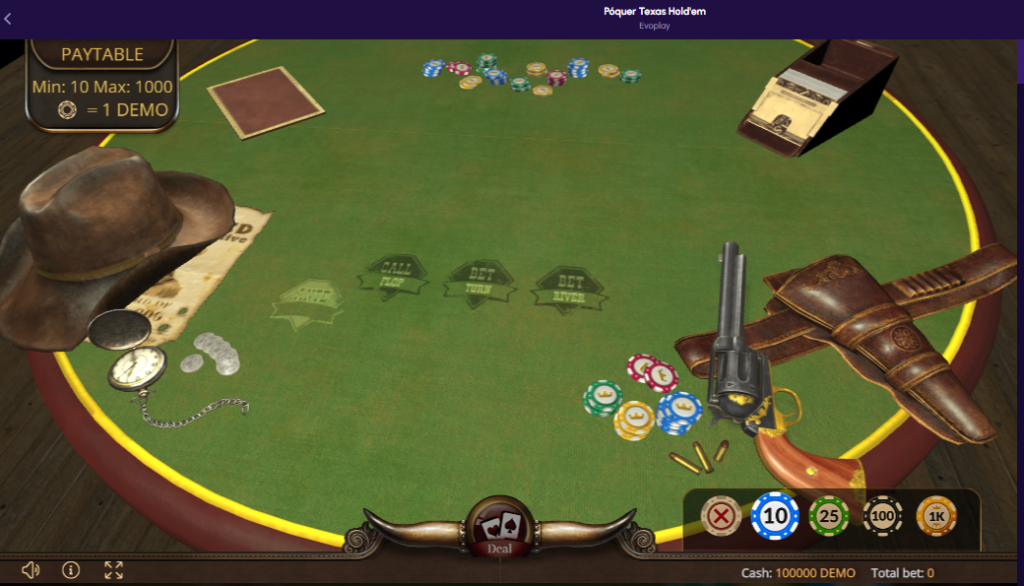Open the PAYTABLE panel
The width and height of the screenshot is (1024, 586).
[x=102, y=55]
